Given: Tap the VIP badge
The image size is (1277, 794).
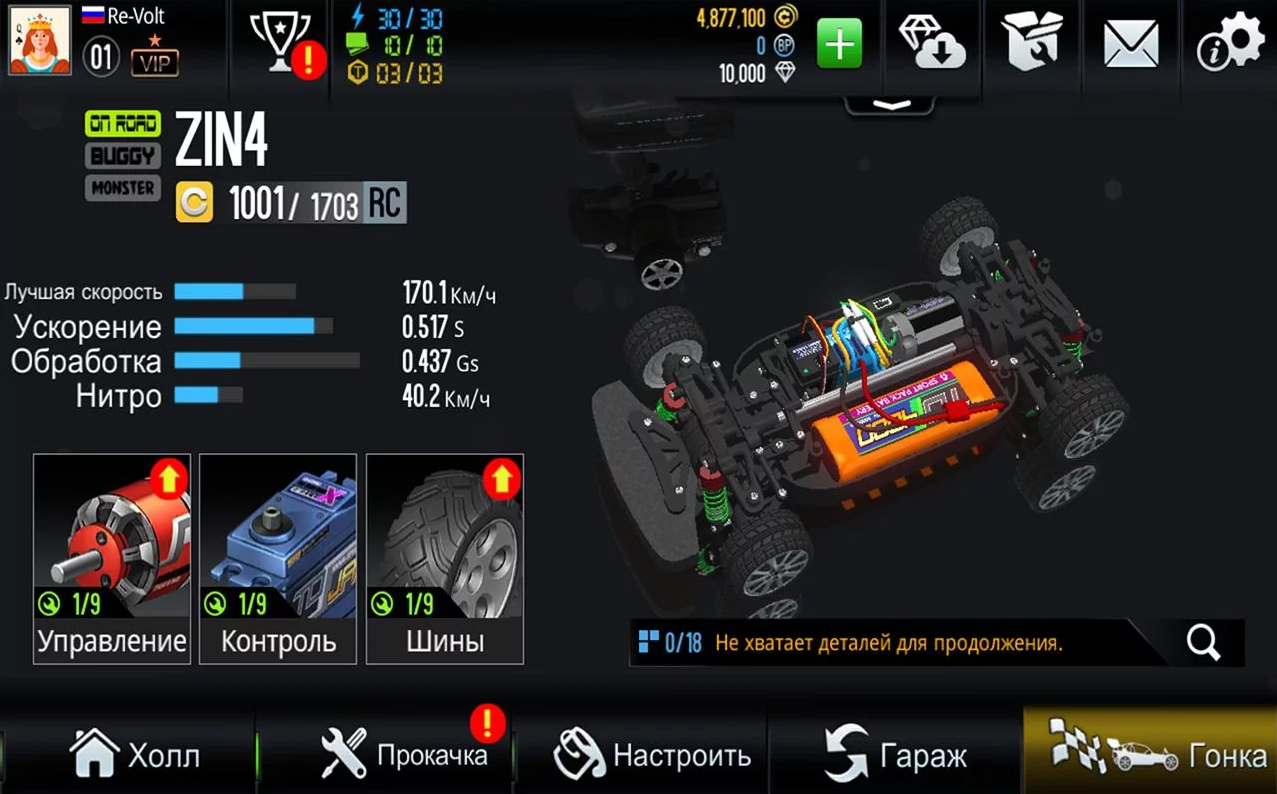Looking at the screenshot, I should pos(155,62).
